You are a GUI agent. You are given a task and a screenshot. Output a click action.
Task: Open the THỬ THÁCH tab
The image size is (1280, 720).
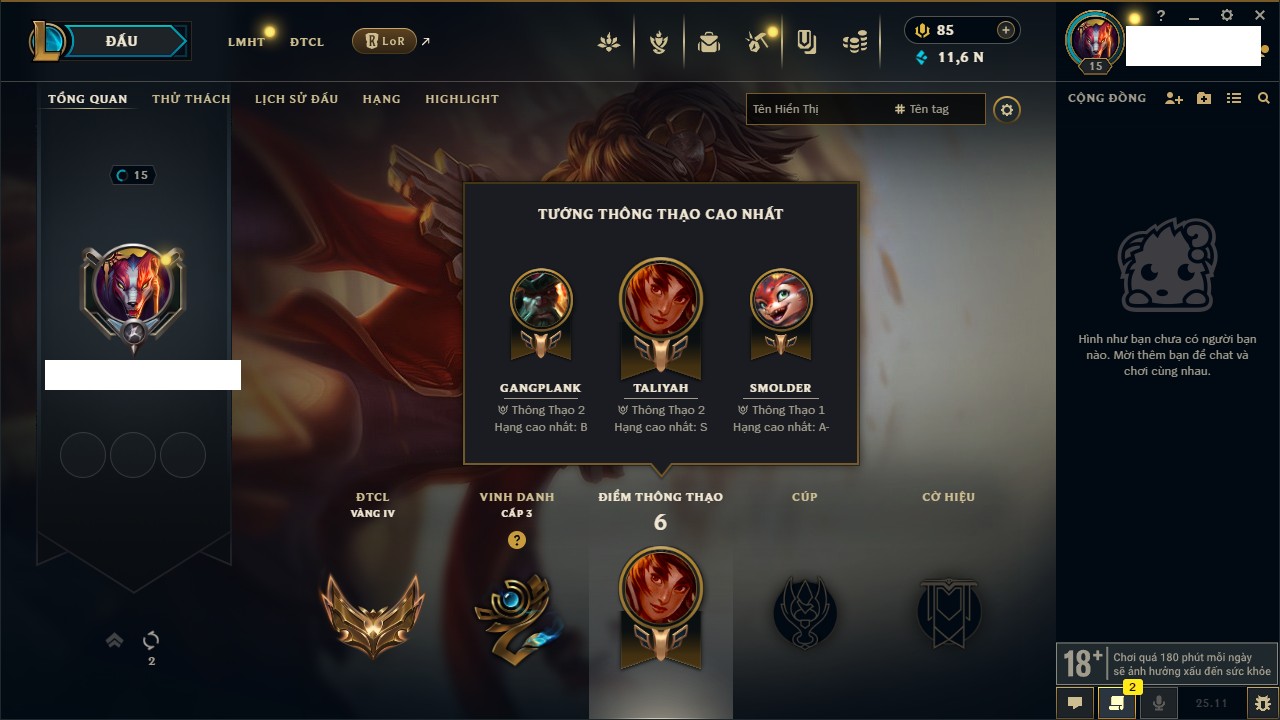pos(191,99)
